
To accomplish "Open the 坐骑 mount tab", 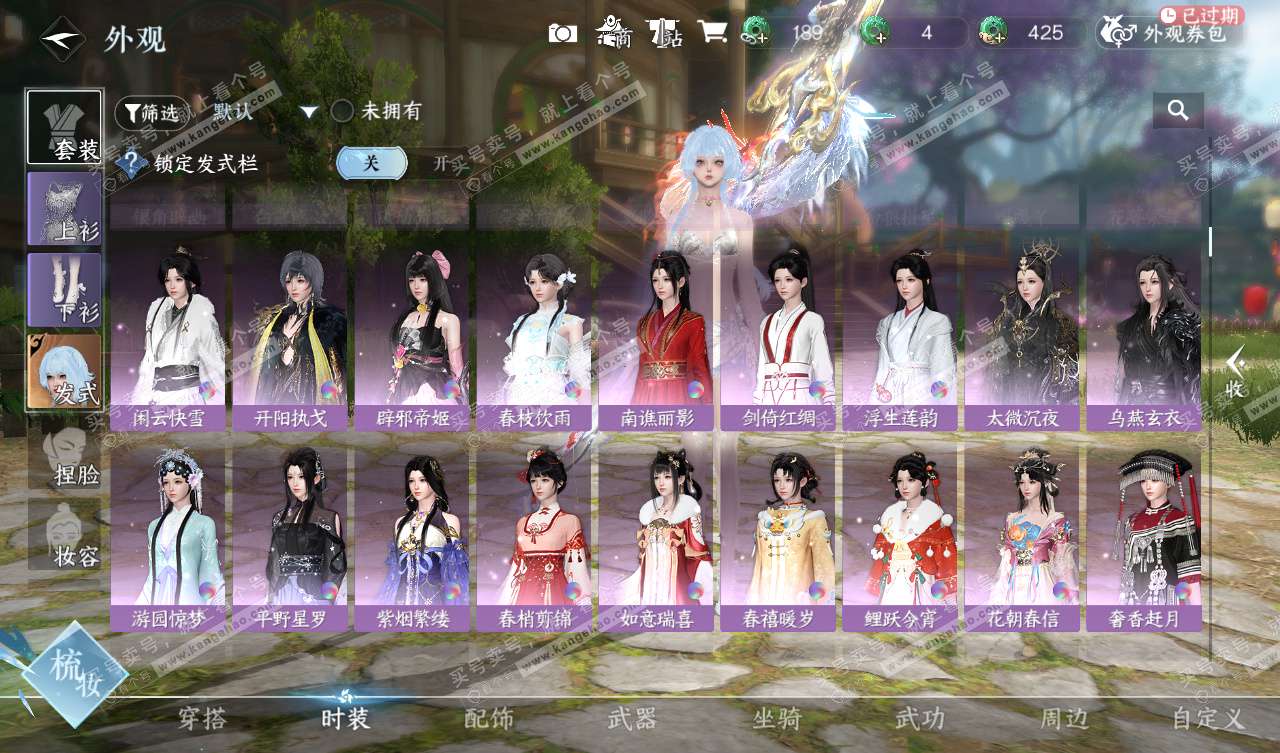I will point(776,718).
